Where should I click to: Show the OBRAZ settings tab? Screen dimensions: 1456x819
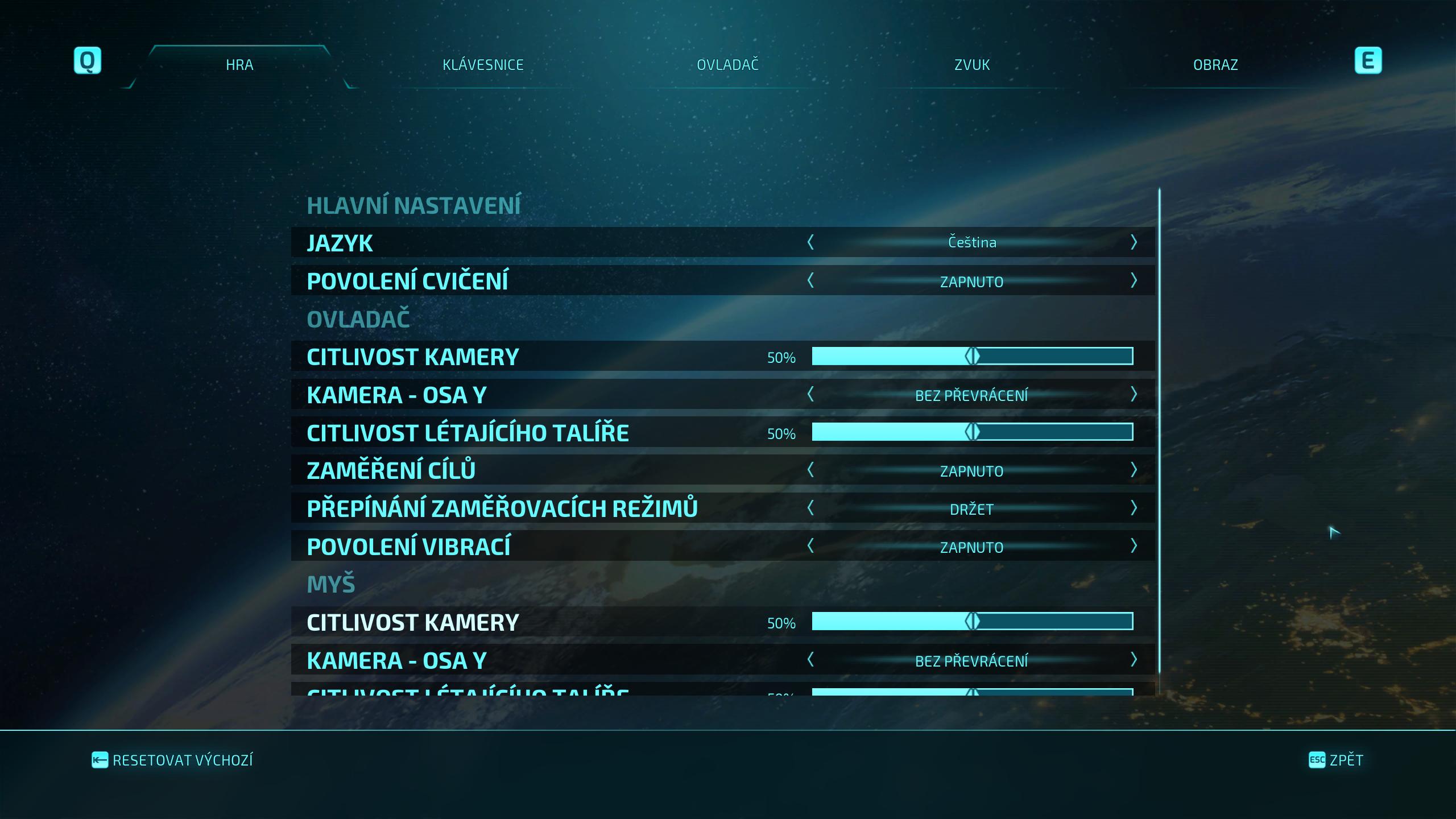pos(1215,65)
